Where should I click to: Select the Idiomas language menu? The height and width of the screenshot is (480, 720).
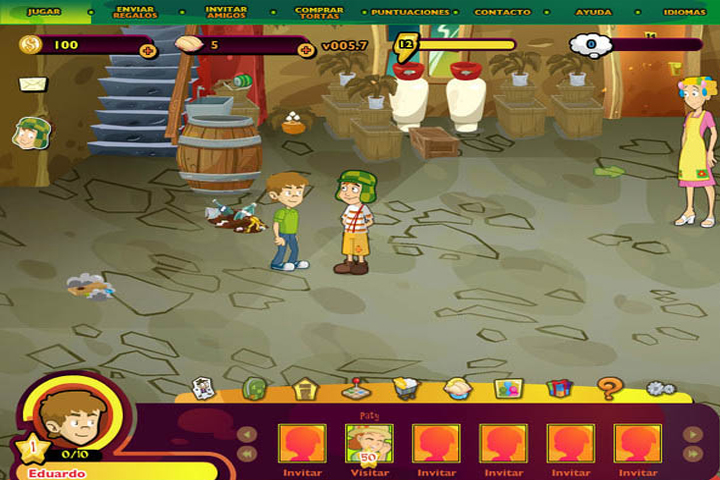684,12
